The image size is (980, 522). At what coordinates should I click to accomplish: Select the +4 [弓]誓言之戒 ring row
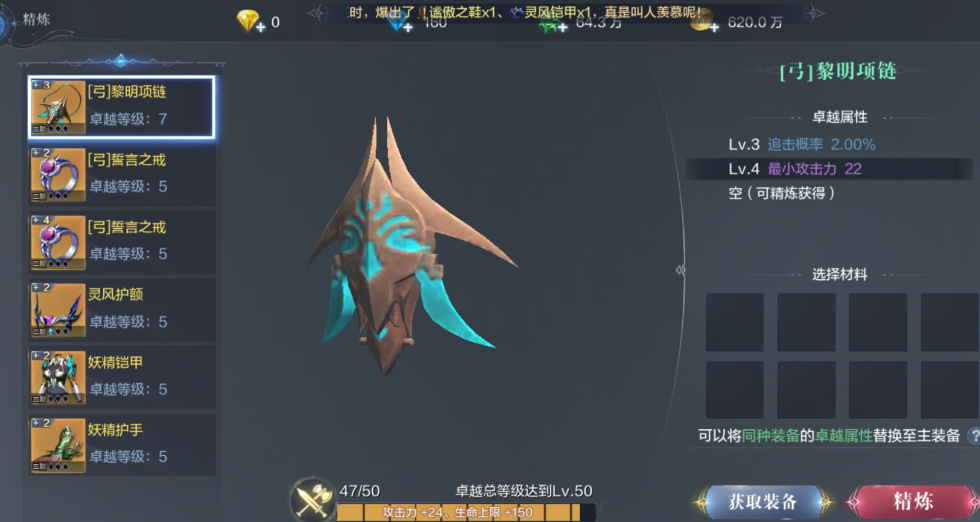121,242
